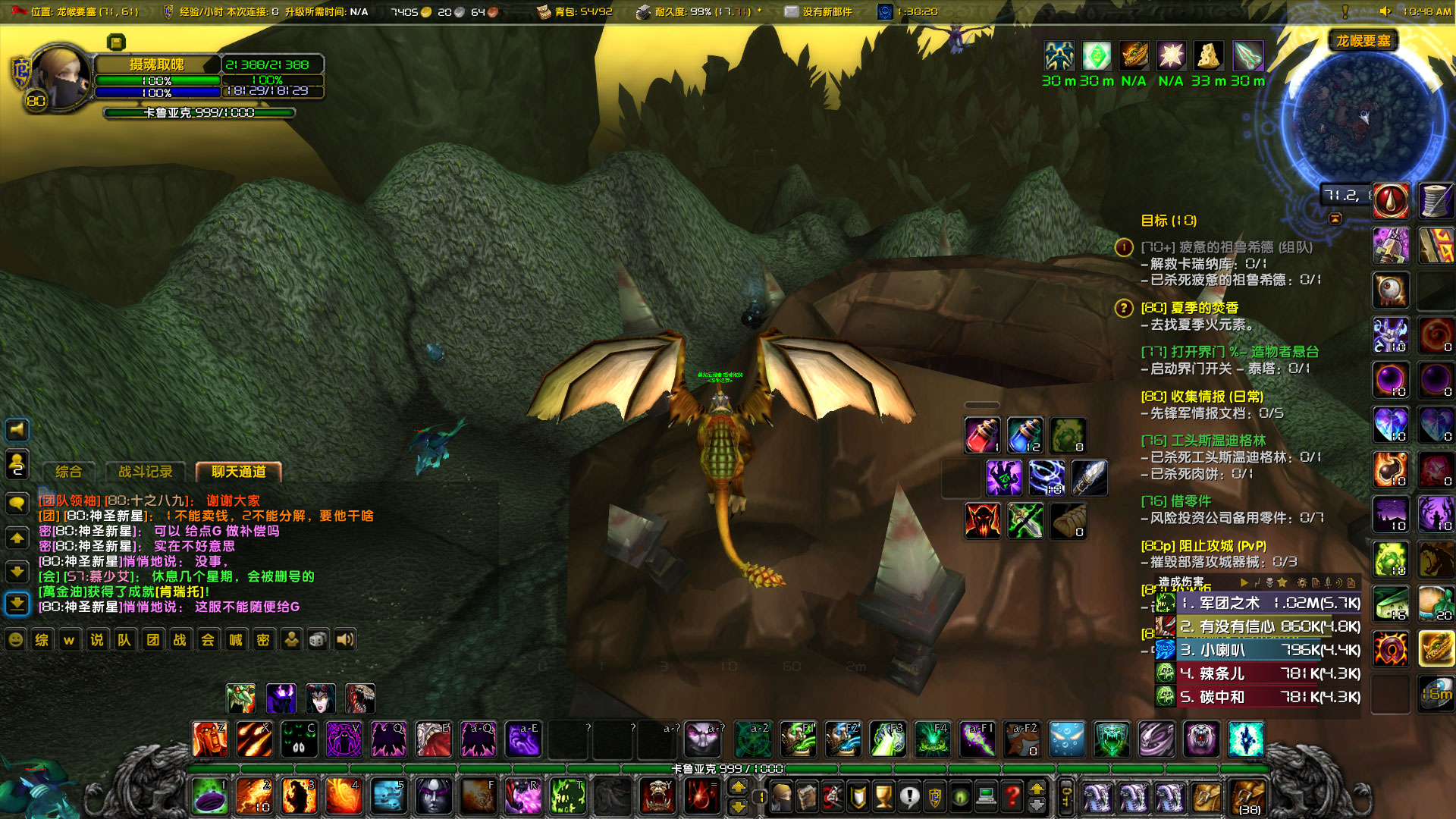Open the golden keyring icon
This screenshot has width=1456, height=819.
[x=1067, y=796]
